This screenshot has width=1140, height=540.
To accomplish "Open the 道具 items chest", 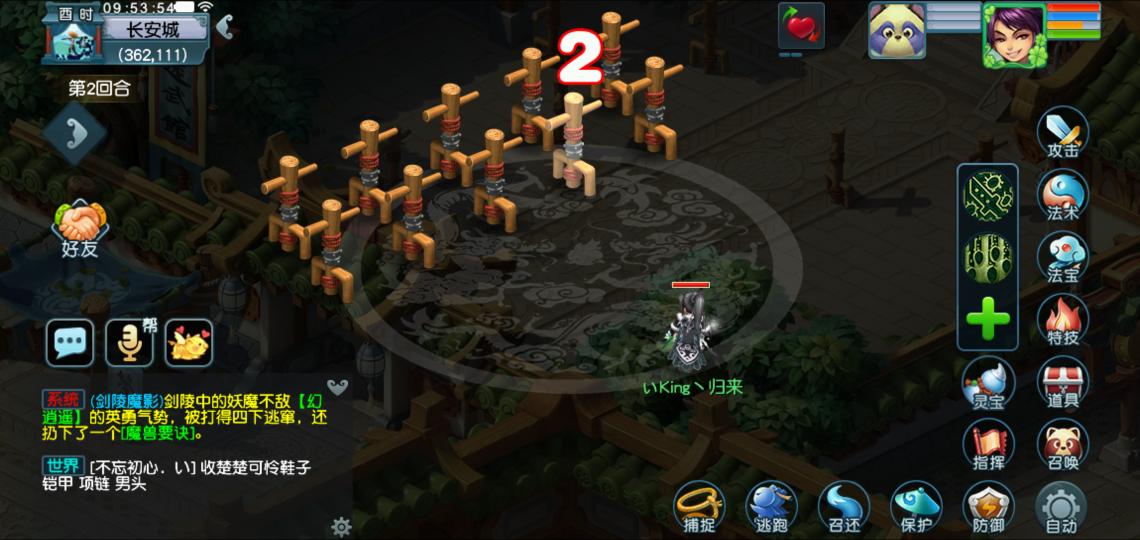I will click(1062, 382).
